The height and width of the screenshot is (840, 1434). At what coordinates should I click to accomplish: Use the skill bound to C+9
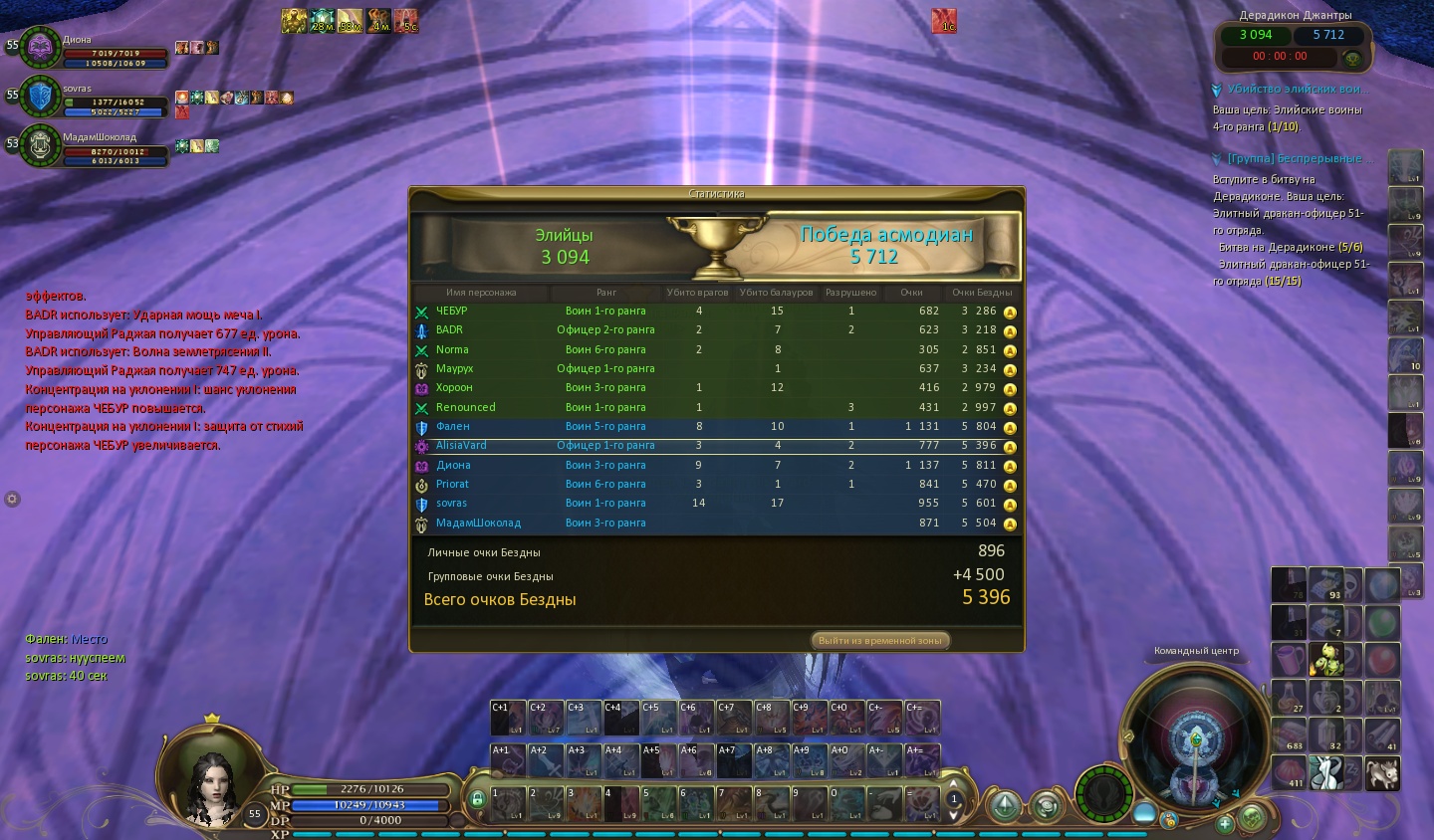(809, 718)
